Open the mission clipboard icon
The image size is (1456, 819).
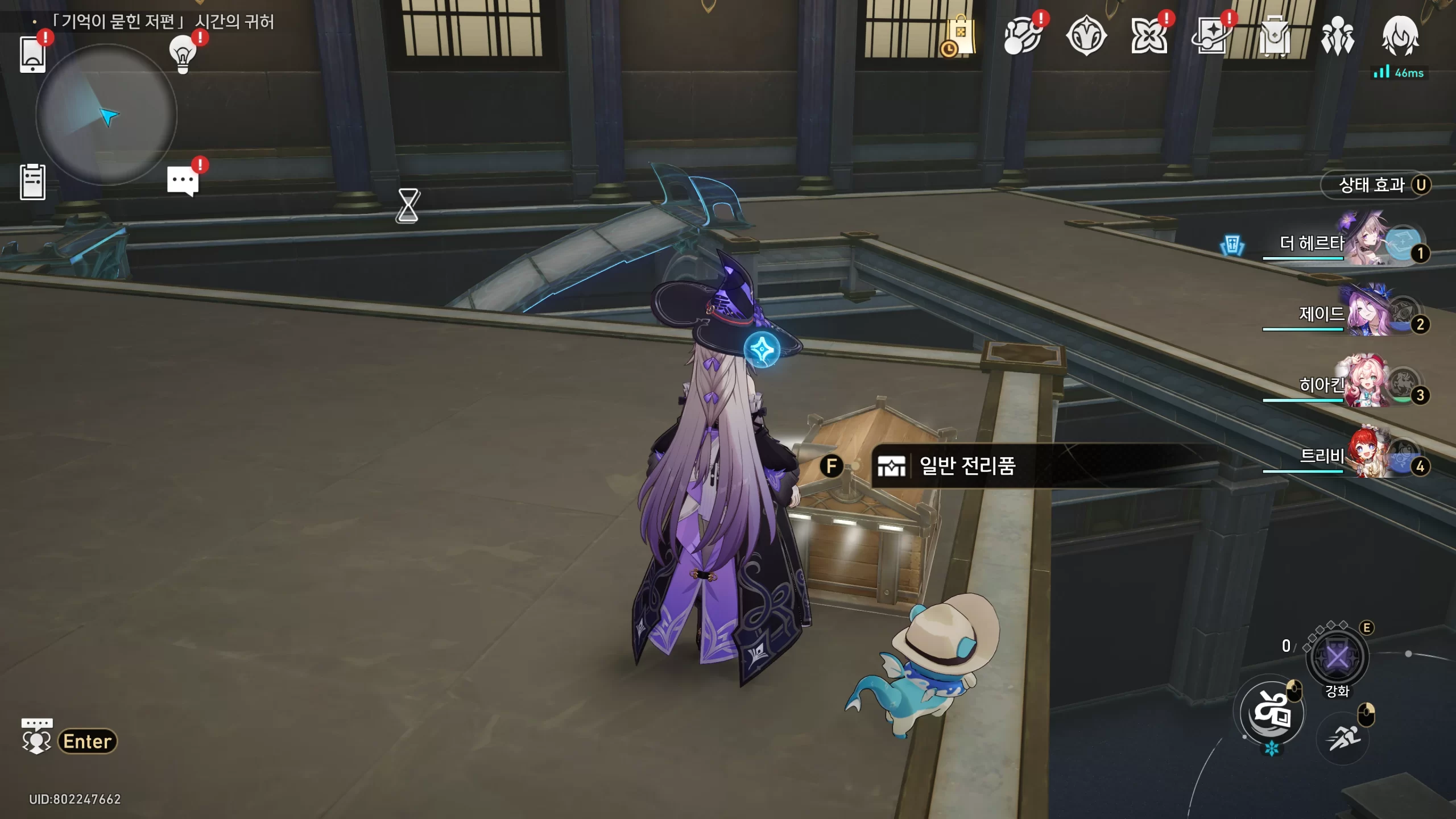[32, 182]
